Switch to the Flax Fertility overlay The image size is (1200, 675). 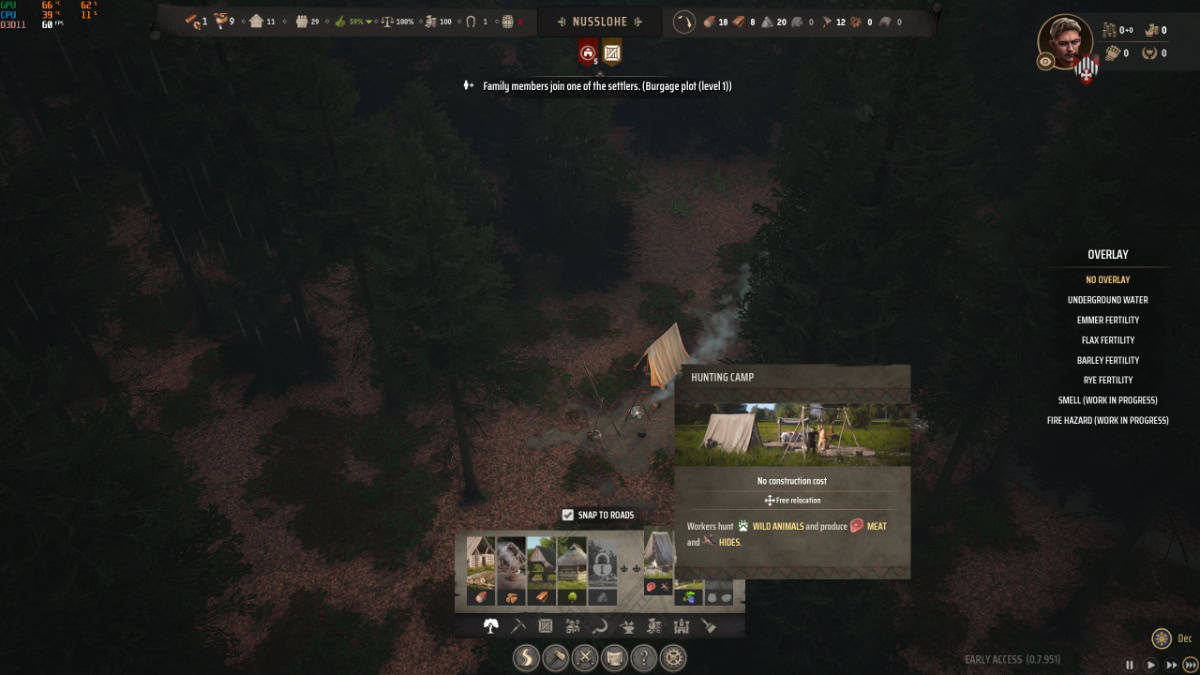click(x=1107, y=340)
